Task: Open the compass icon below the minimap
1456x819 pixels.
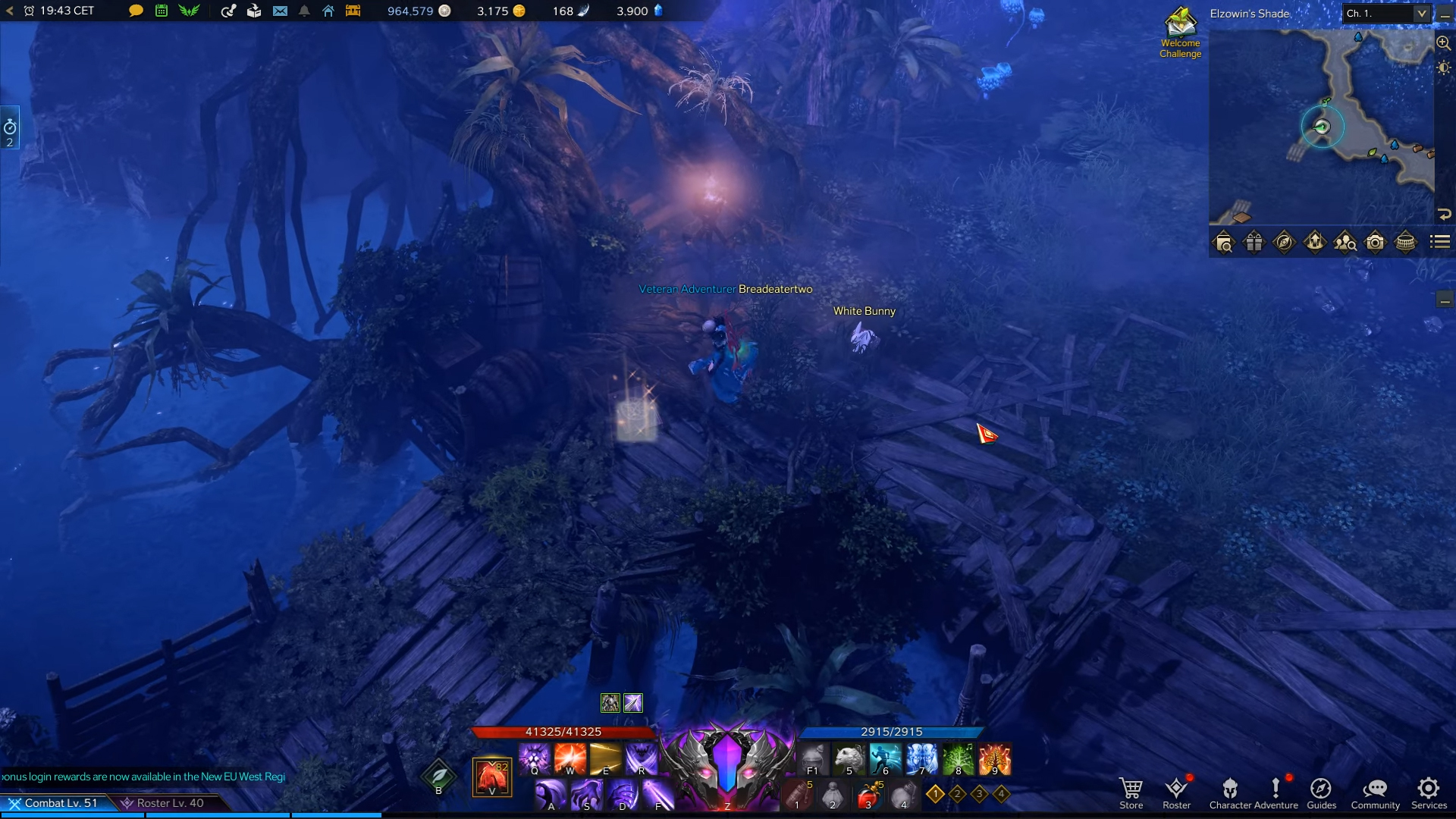Action: pyautogui.click(x=1284, y=243)
